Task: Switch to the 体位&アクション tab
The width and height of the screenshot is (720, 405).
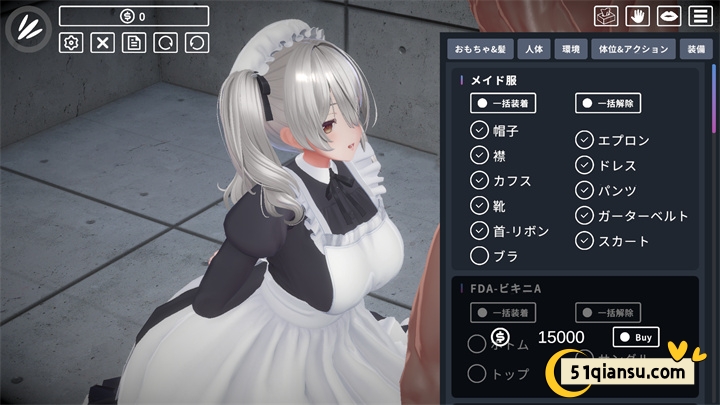Action: (631, 48)
